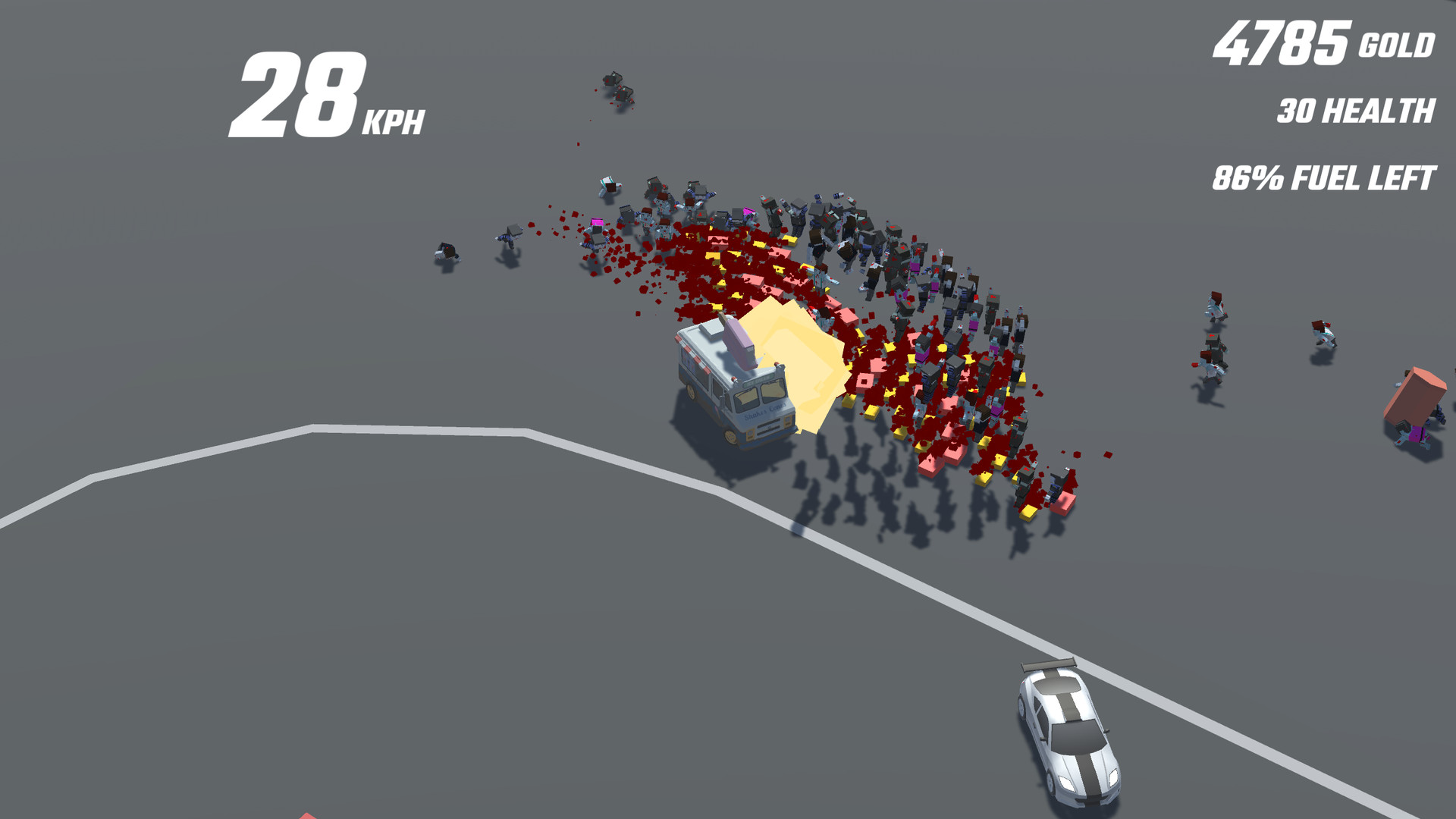Click the truck's front wheel
Viewport: 1456px width, 819px height.
click(x=730, y=437)
